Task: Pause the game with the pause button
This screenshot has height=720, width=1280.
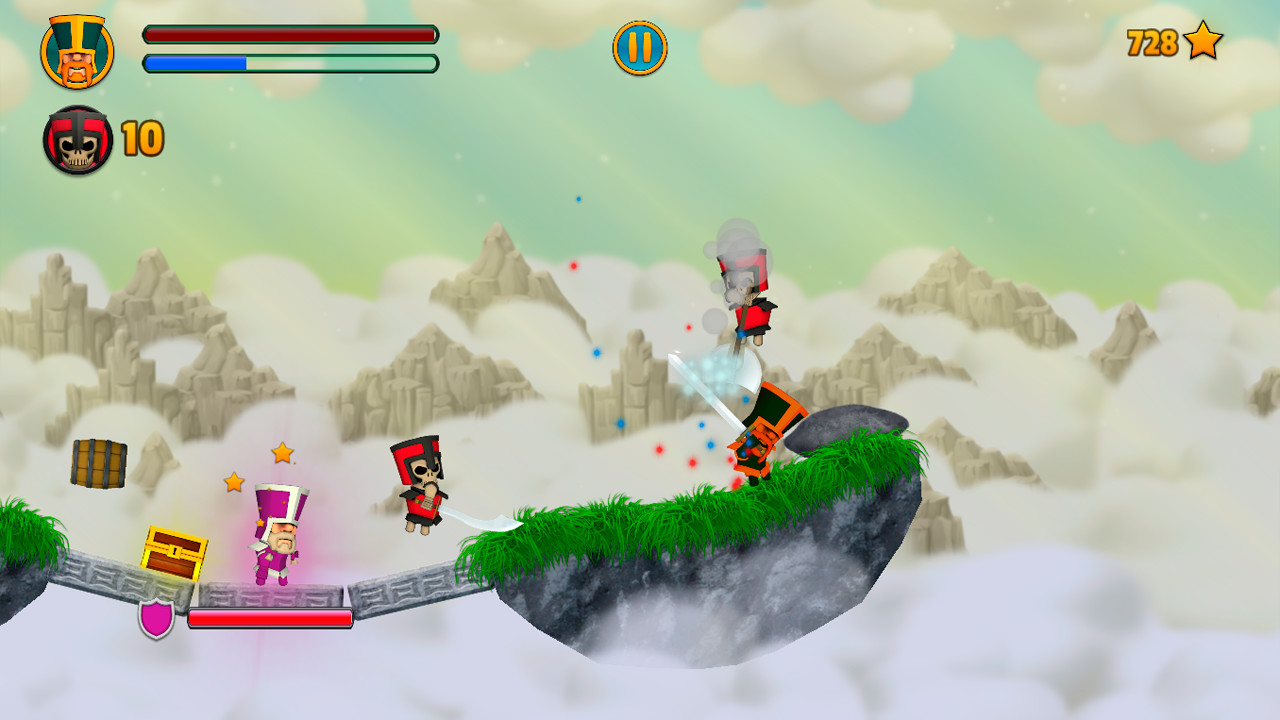Action: (x=640, y=46)
